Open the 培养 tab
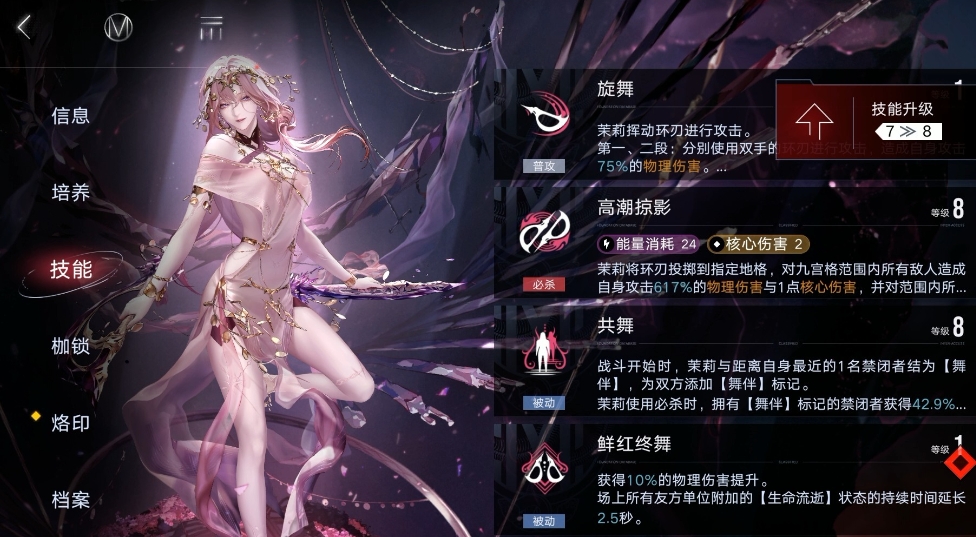Image resolution: width=976 pixels, height=537 pixels. [x=71, y=193]
